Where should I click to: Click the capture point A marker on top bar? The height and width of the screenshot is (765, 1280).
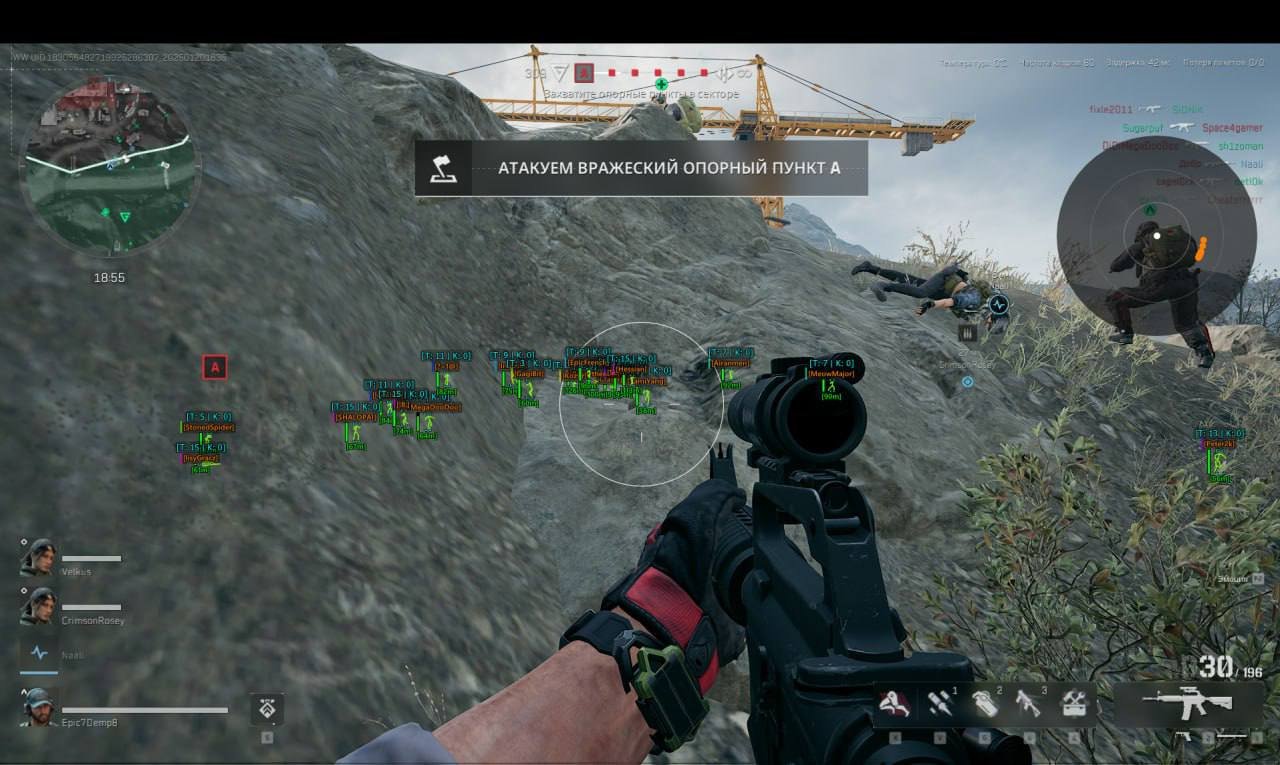582,72
